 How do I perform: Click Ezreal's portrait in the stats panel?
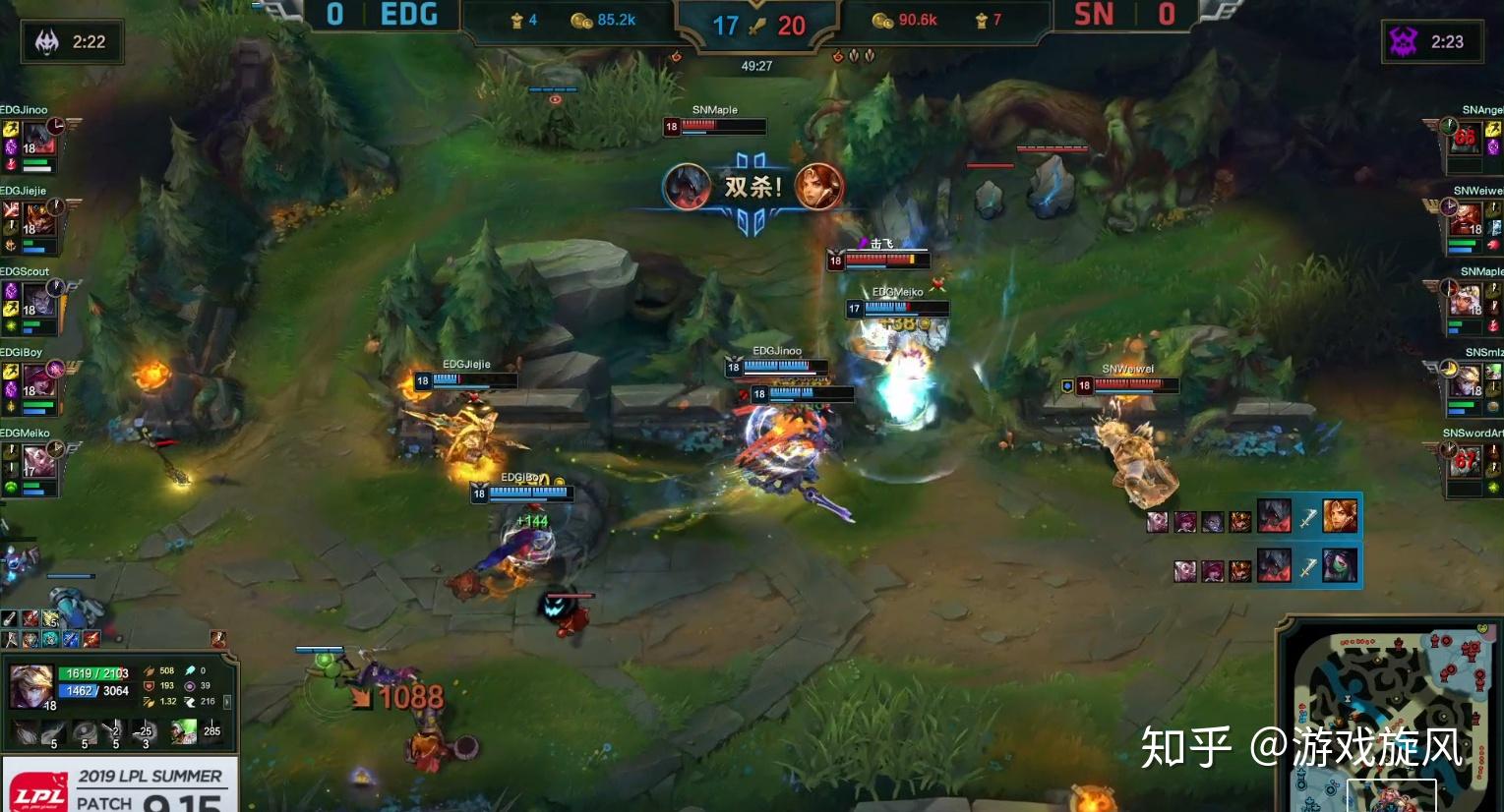point(30,685)
